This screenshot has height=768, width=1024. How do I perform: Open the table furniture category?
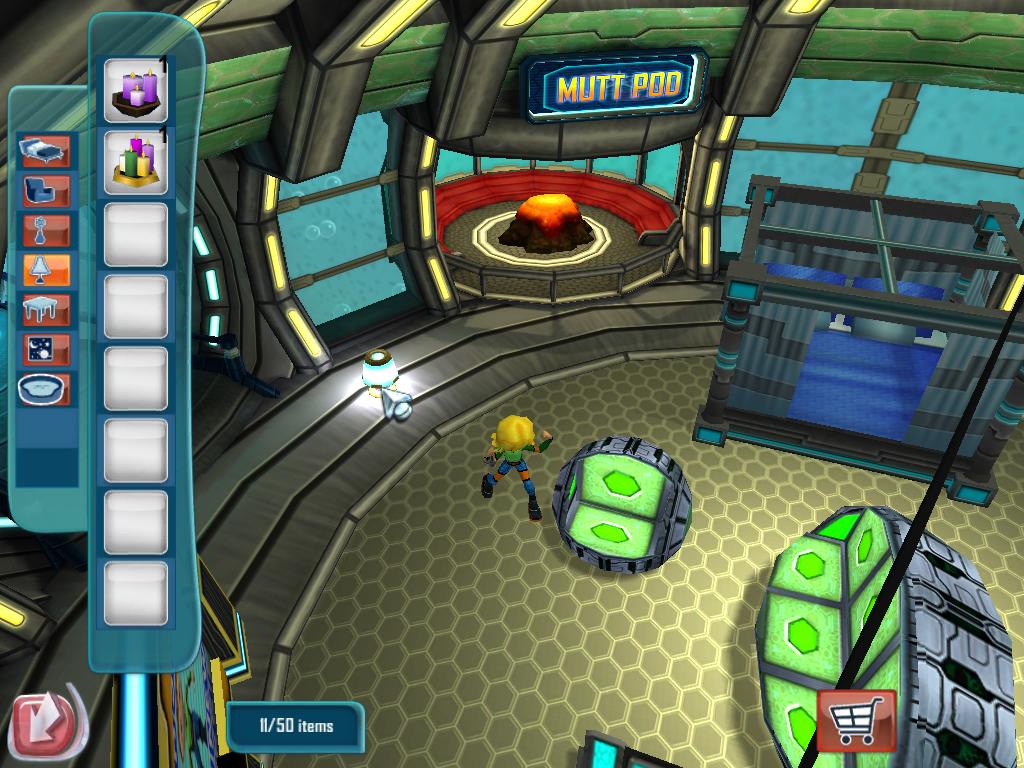46,309
